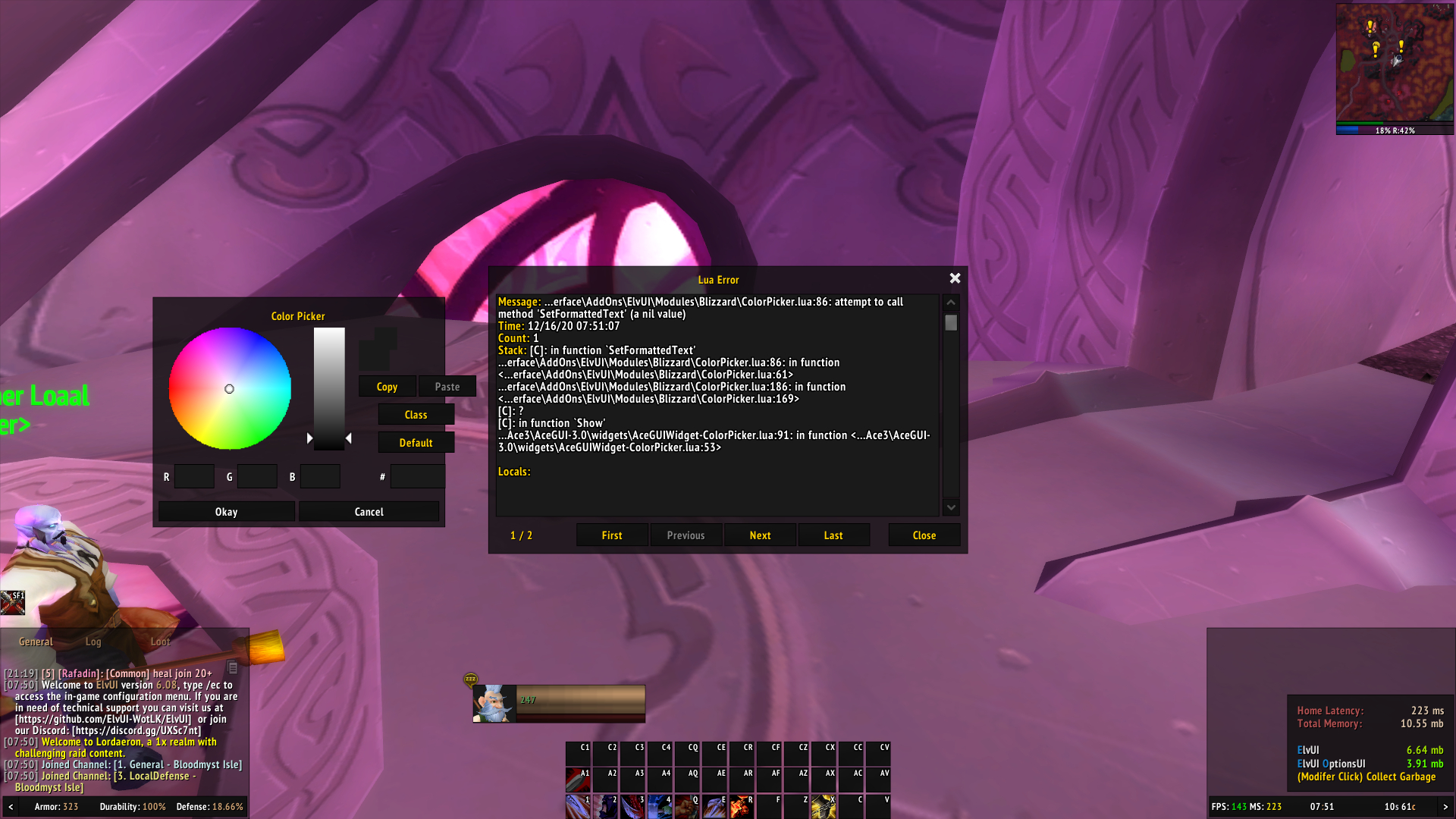This screenshot has height=819, width=1456.
Task: Pick a hue on the color wheel
Action: pyautogui.click(x=229, y=388)
